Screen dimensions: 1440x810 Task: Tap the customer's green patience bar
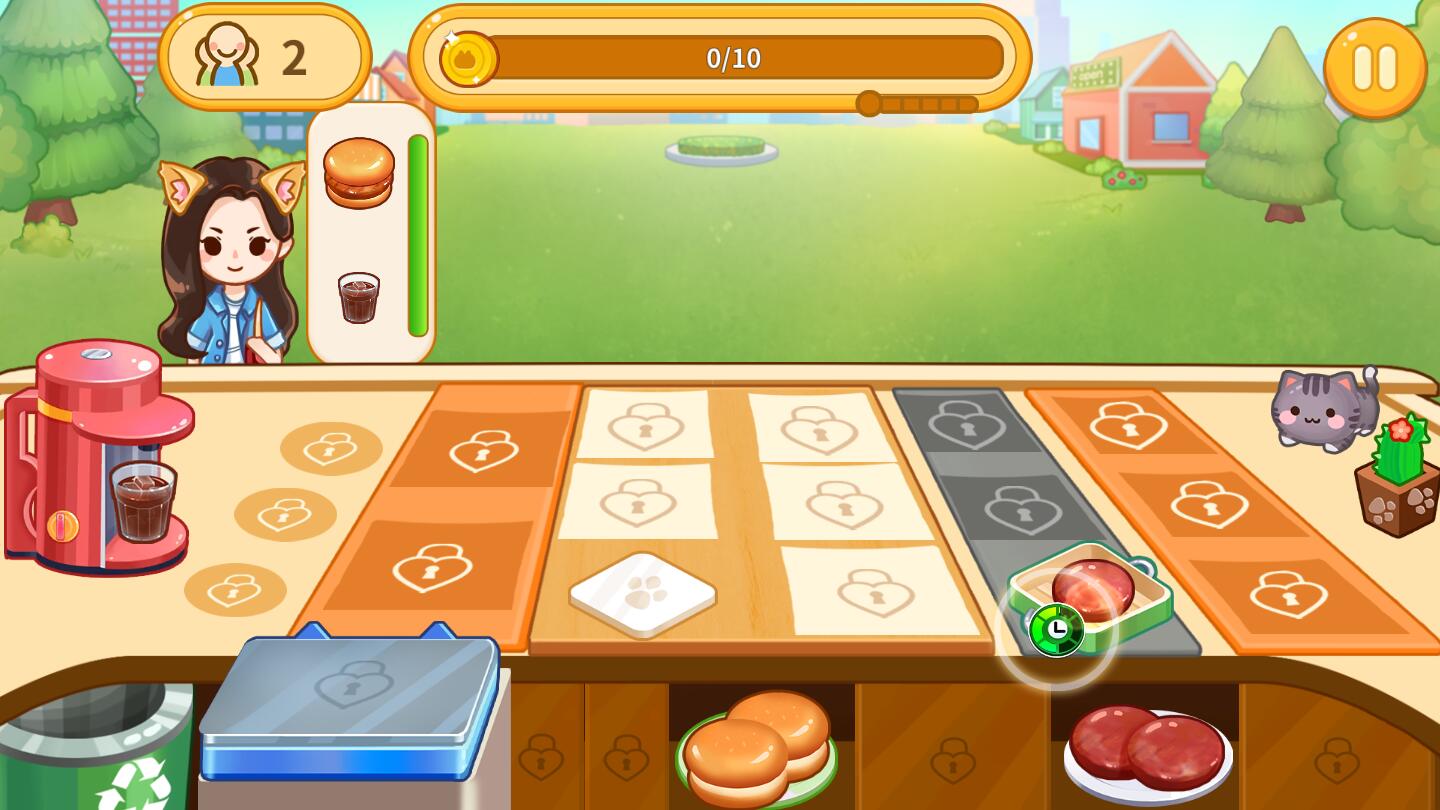418,235
